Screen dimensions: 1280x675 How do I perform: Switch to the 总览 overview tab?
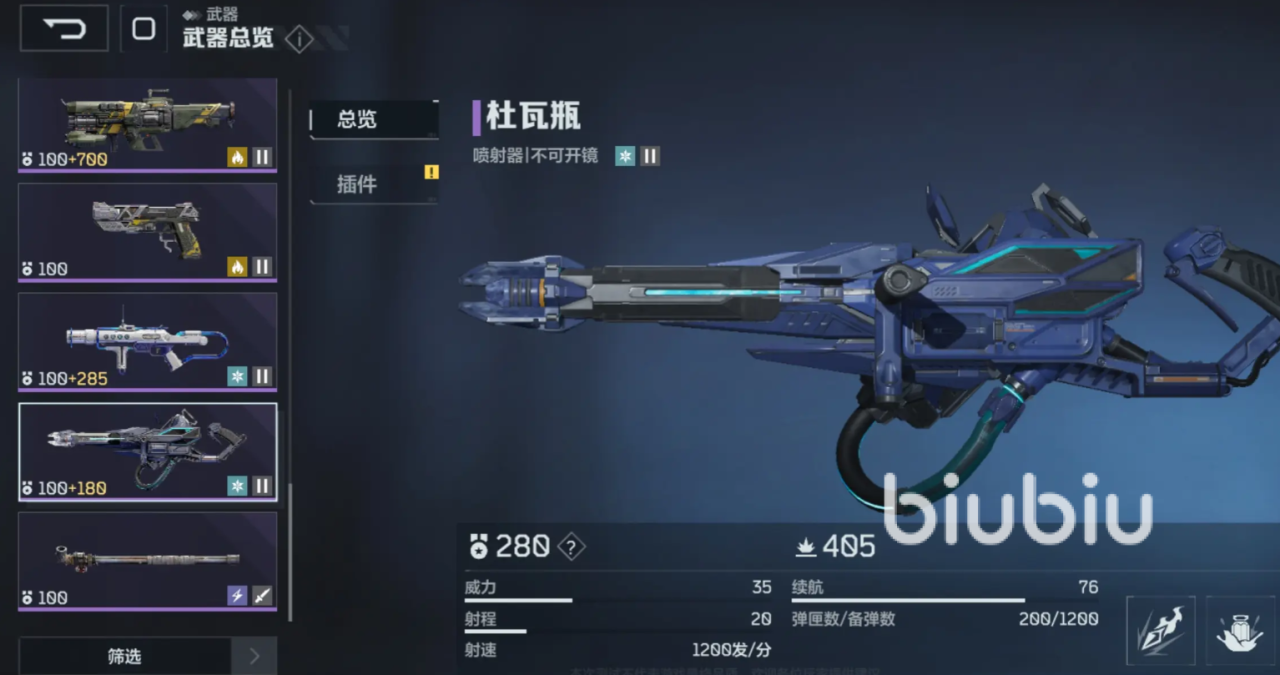click(373, 120)
